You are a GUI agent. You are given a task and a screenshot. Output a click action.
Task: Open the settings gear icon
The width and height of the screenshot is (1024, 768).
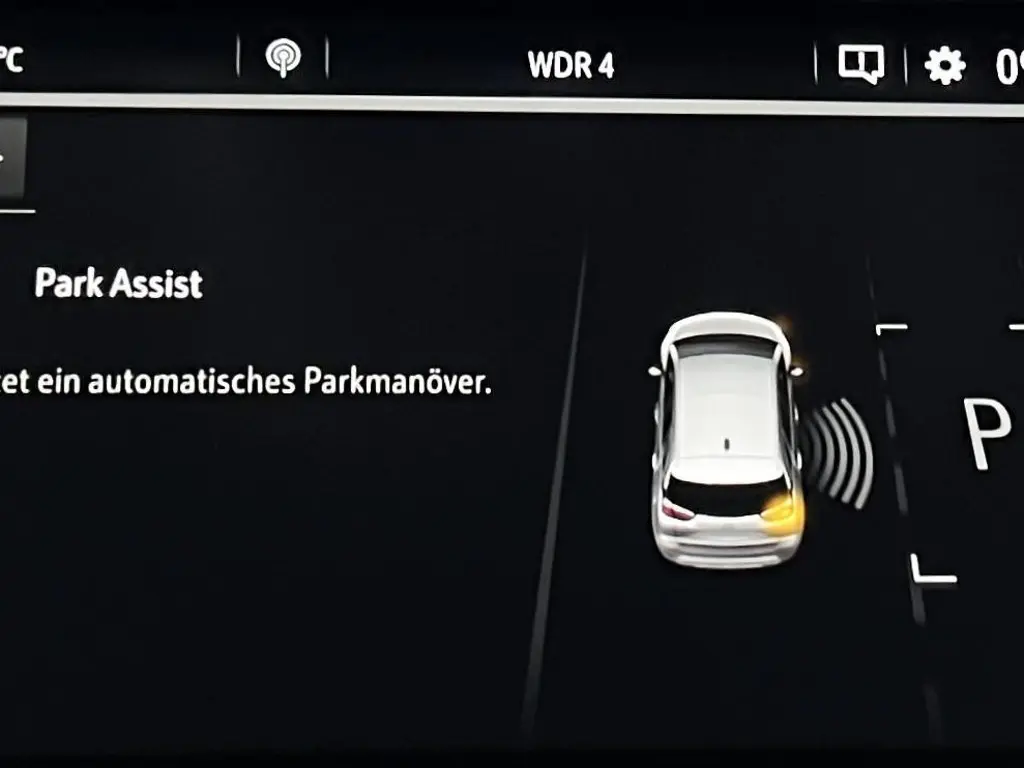coord(944,66)
